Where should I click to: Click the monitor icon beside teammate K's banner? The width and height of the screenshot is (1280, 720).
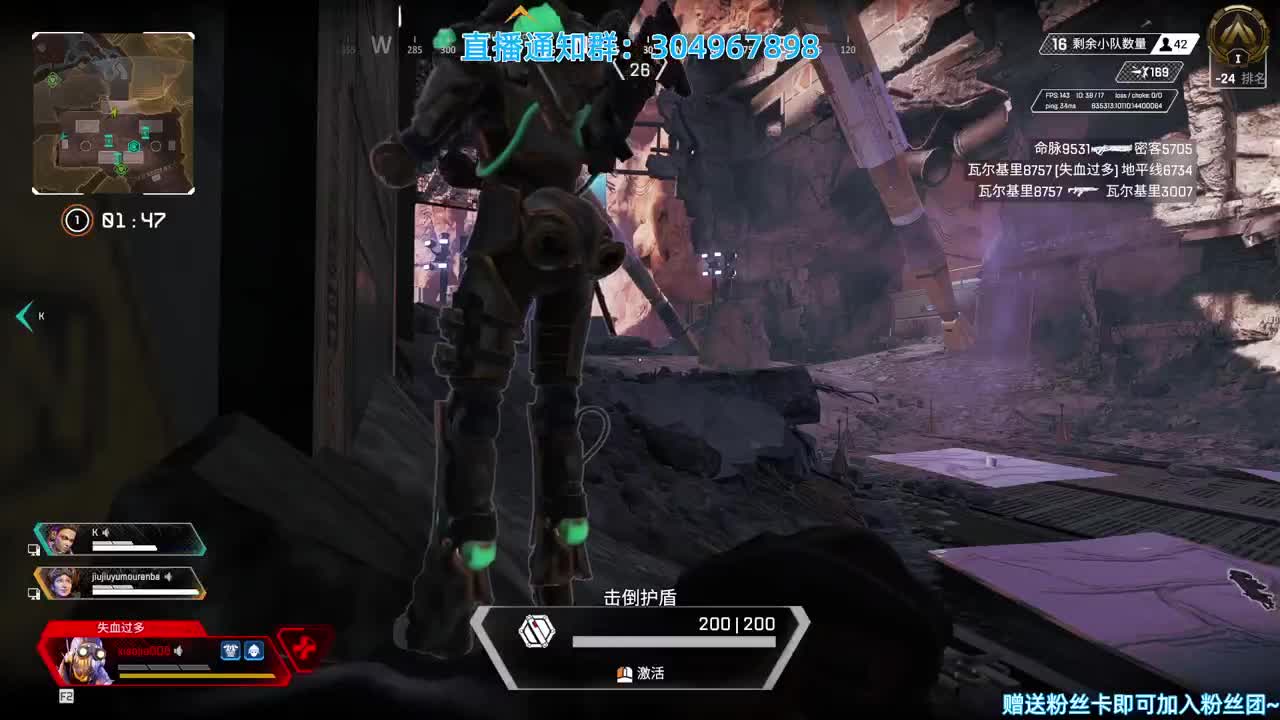(36, 549)
